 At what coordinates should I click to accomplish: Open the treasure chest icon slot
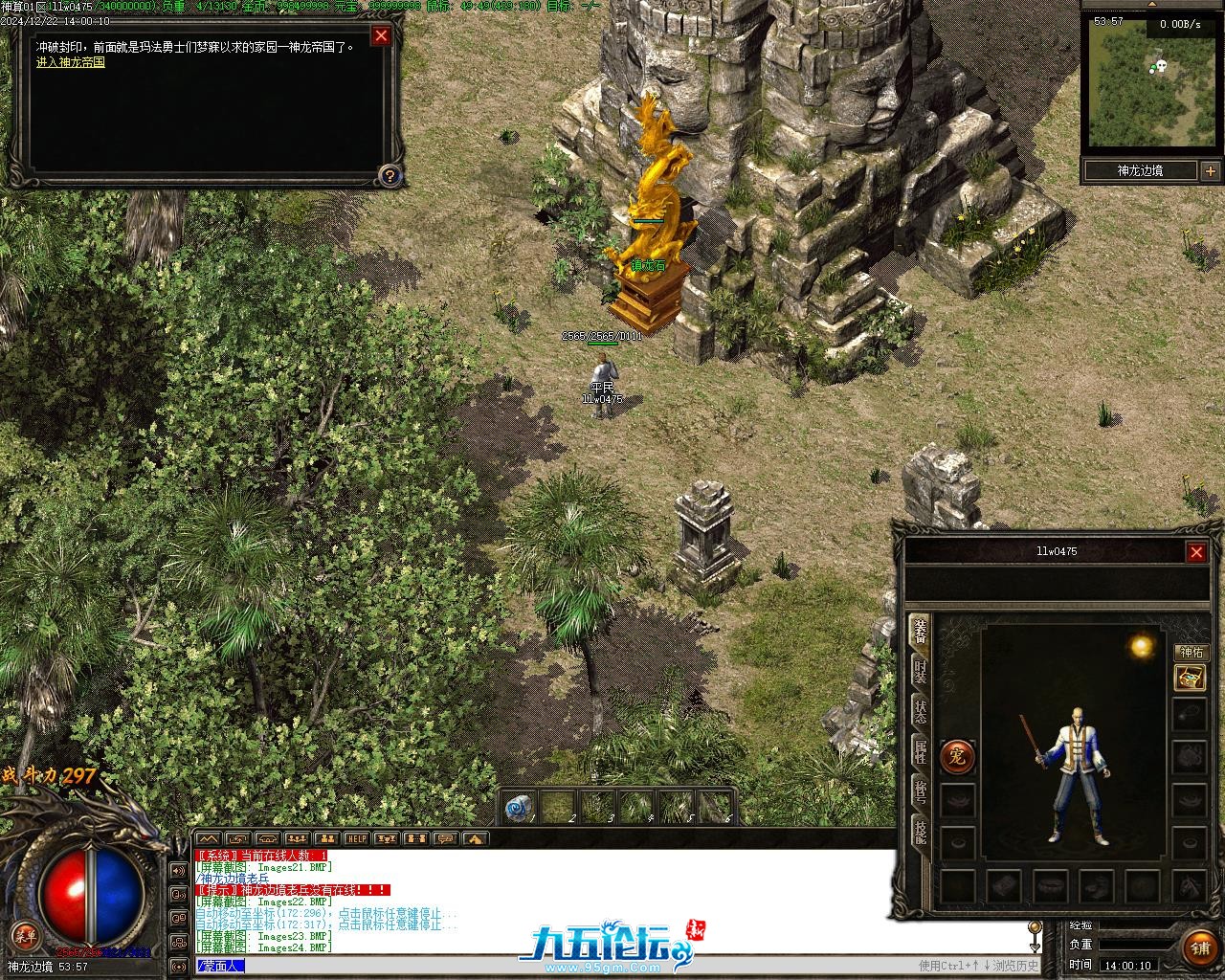pos(1190,678)
